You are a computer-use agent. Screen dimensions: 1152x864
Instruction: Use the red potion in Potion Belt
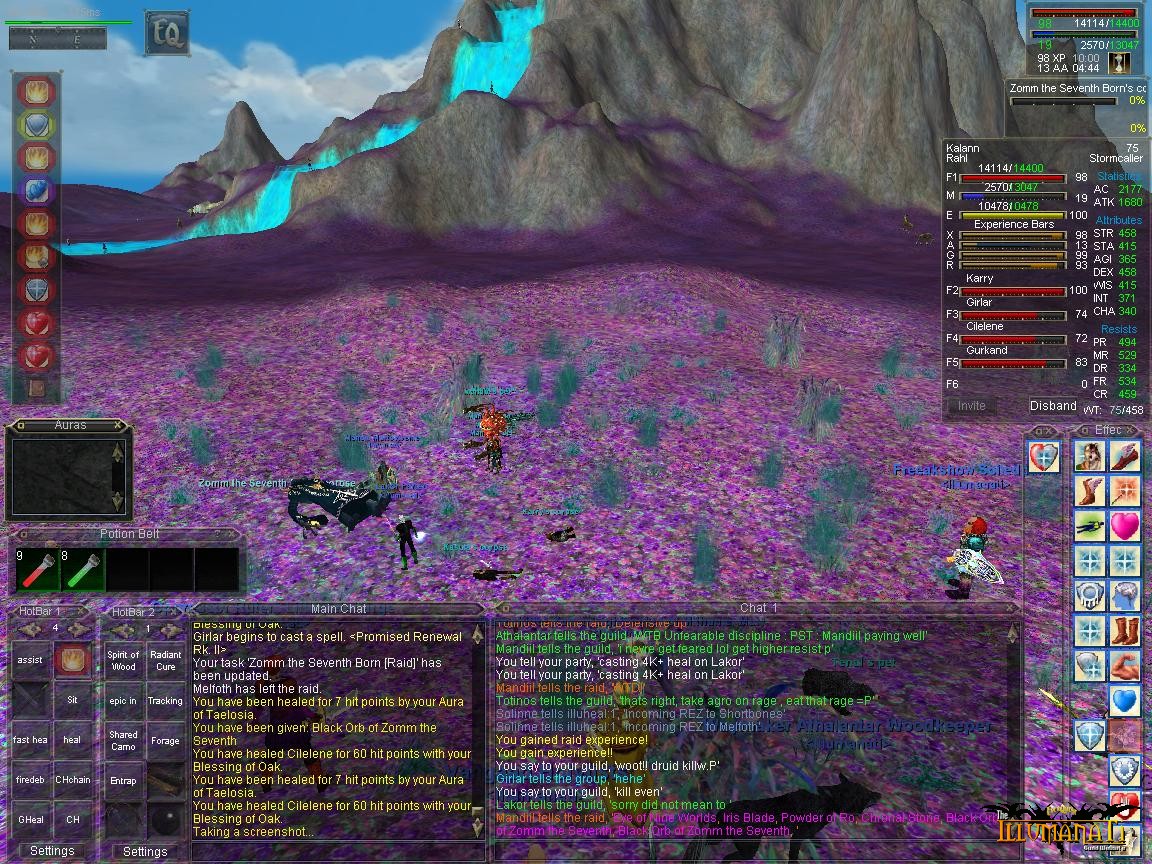tap(33, 571)
